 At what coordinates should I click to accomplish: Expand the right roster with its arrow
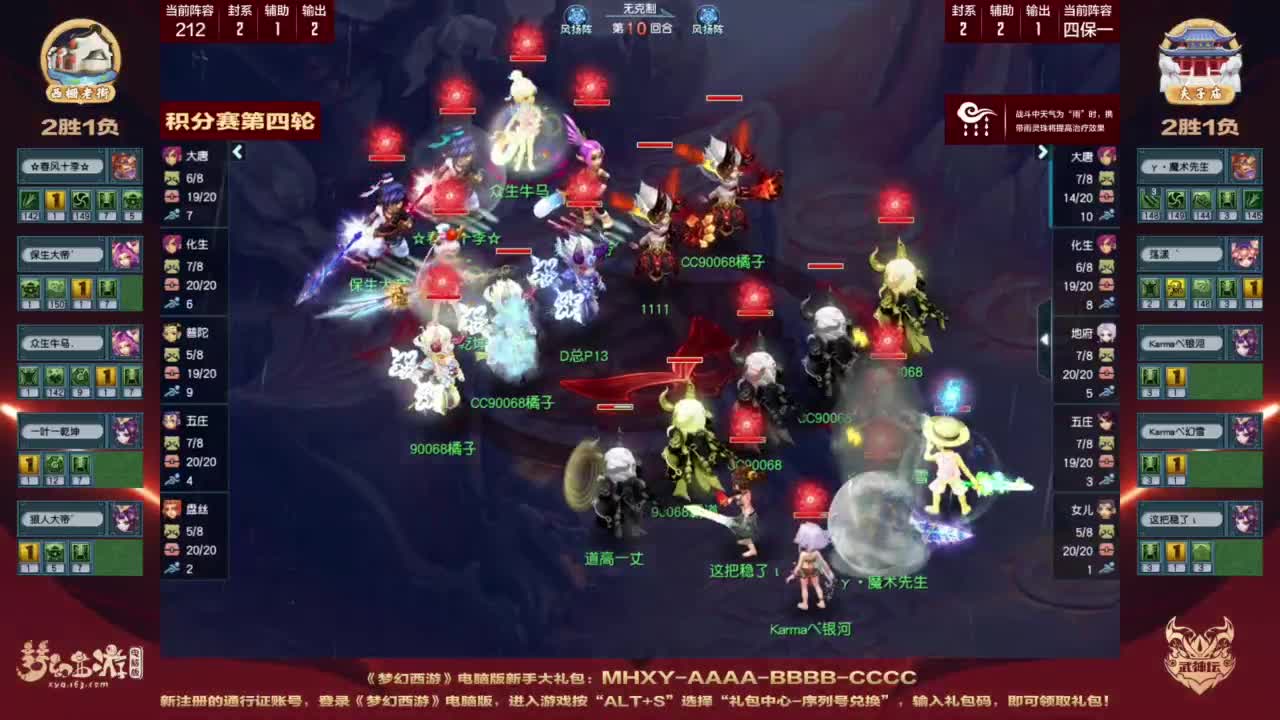click(1043, 152)
